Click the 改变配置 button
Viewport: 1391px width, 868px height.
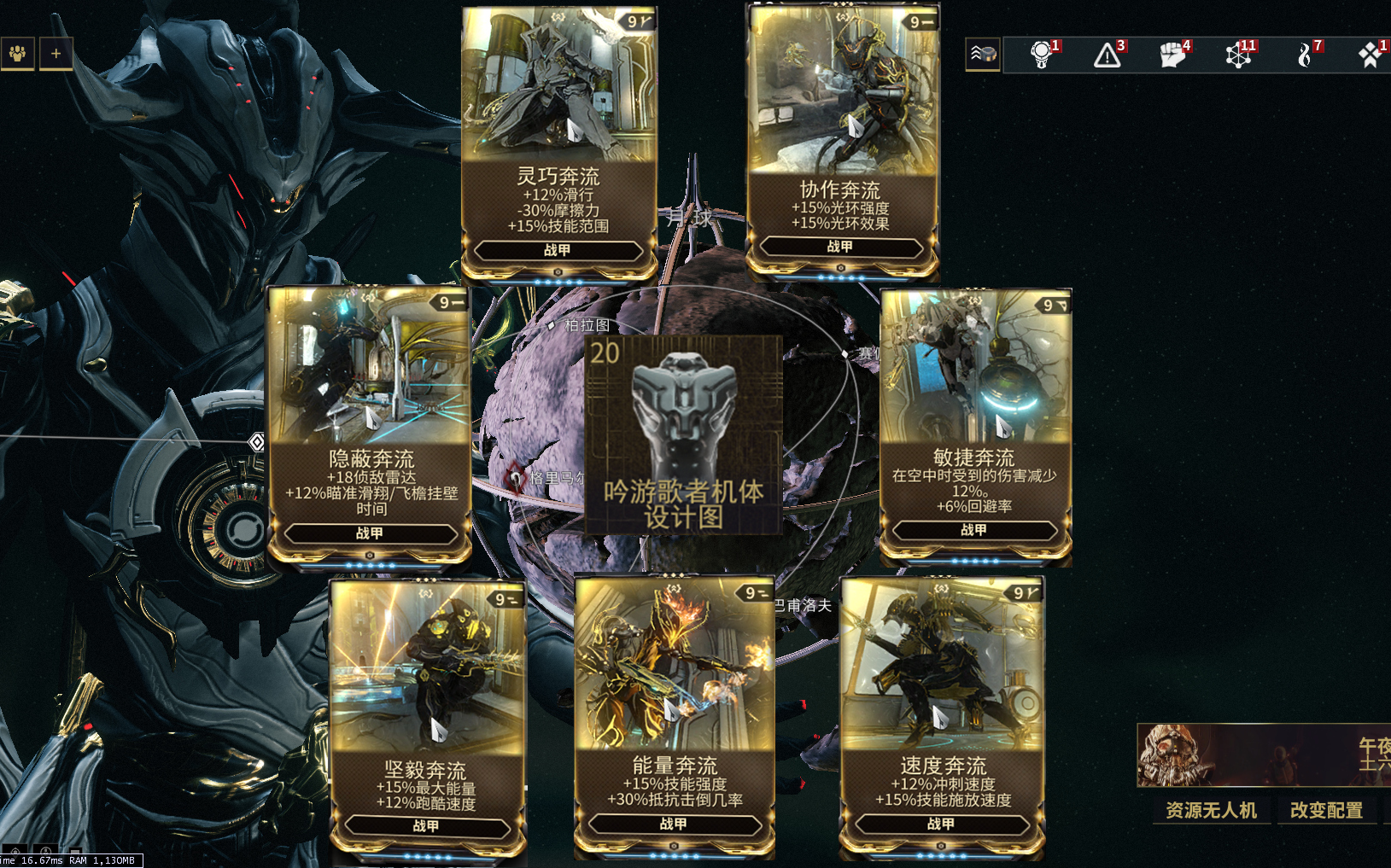(x=1326, y=810)
